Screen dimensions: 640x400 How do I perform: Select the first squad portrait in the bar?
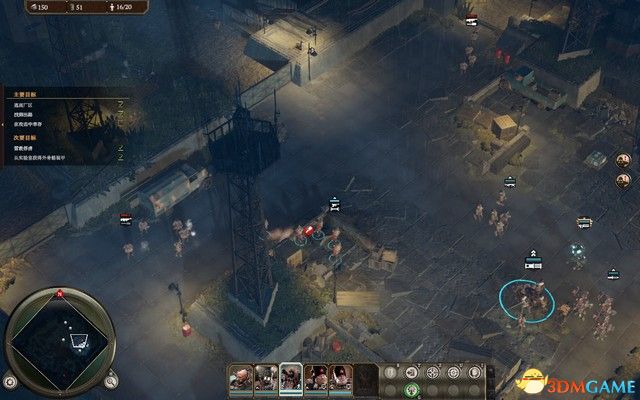242,377
